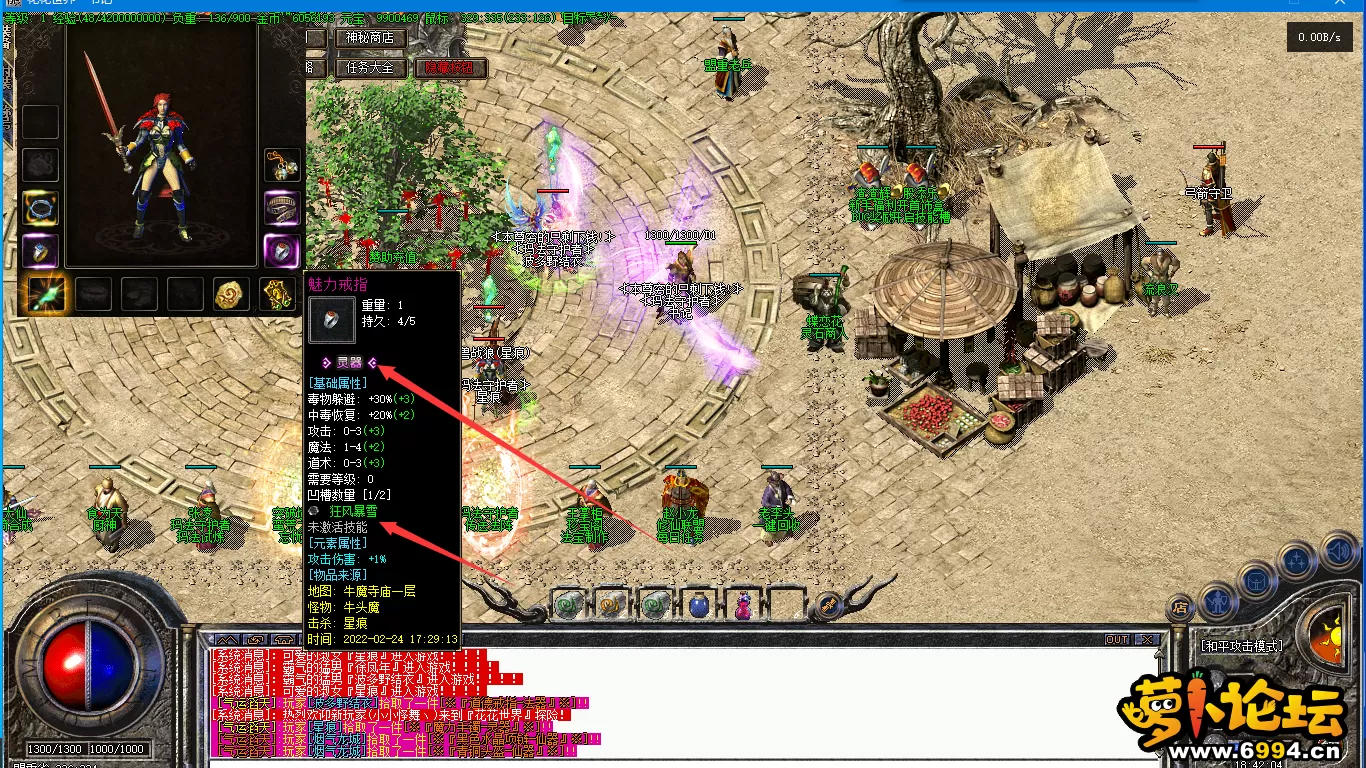
Task: Click the round emblem button beside hotbar
Action: [x=827, y=604]
